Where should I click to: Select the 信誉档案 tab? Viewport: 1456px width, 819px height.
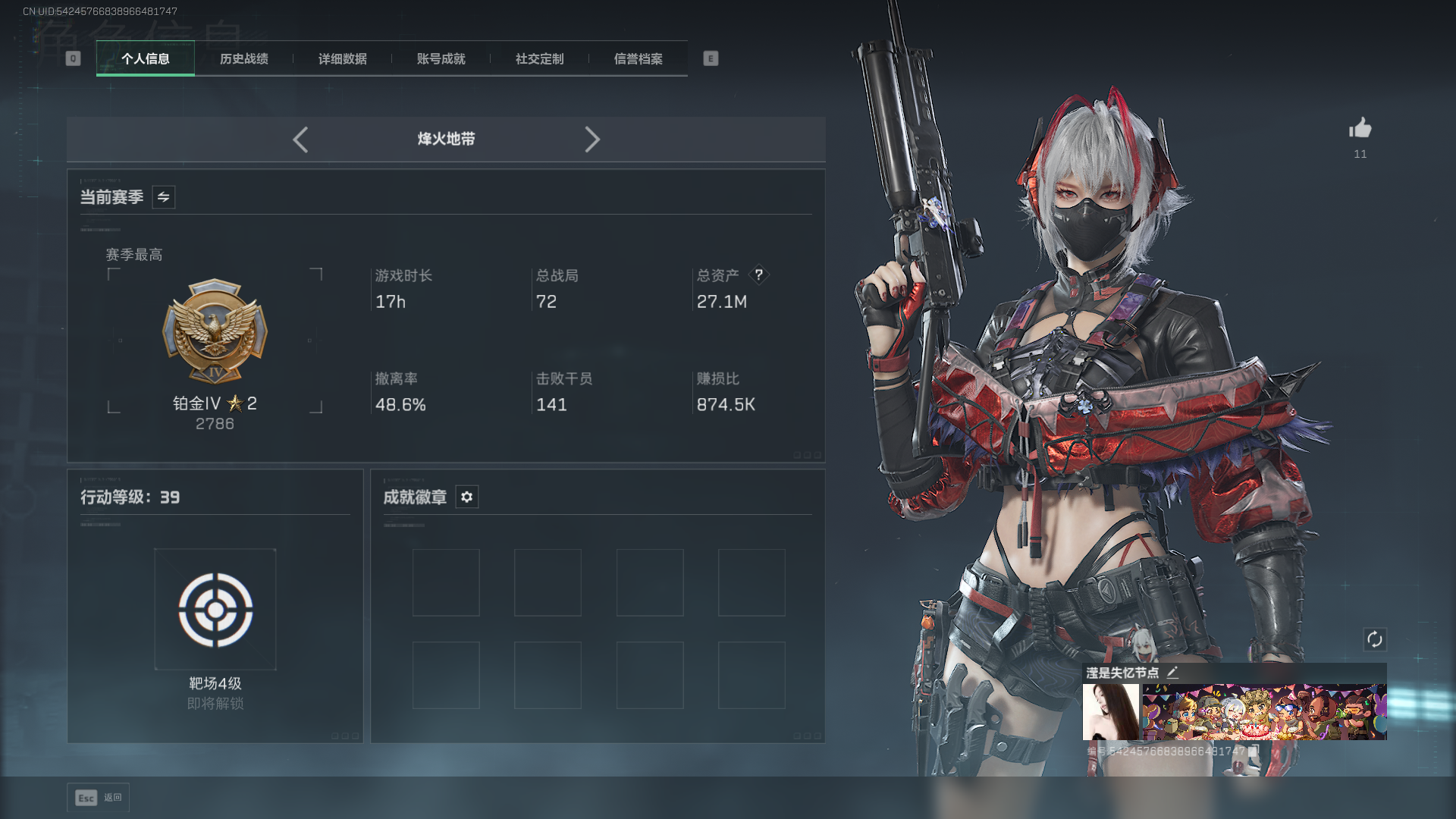coord(638,58)
